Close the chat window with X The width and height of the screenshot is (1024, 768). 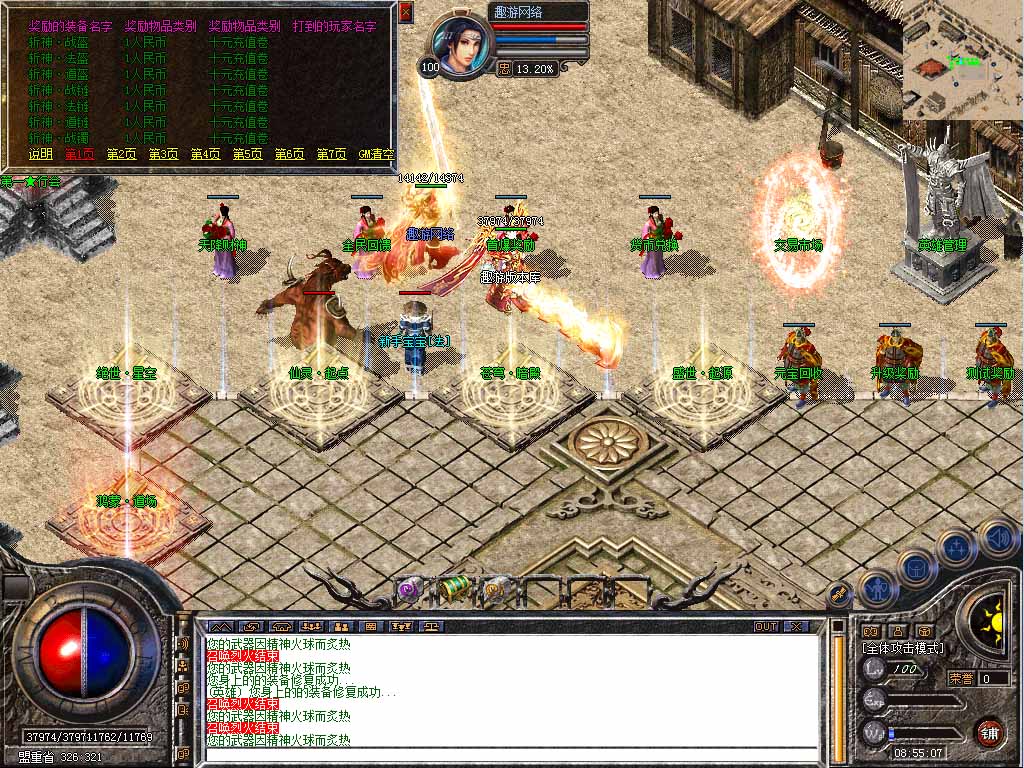(x=795, y=626)
